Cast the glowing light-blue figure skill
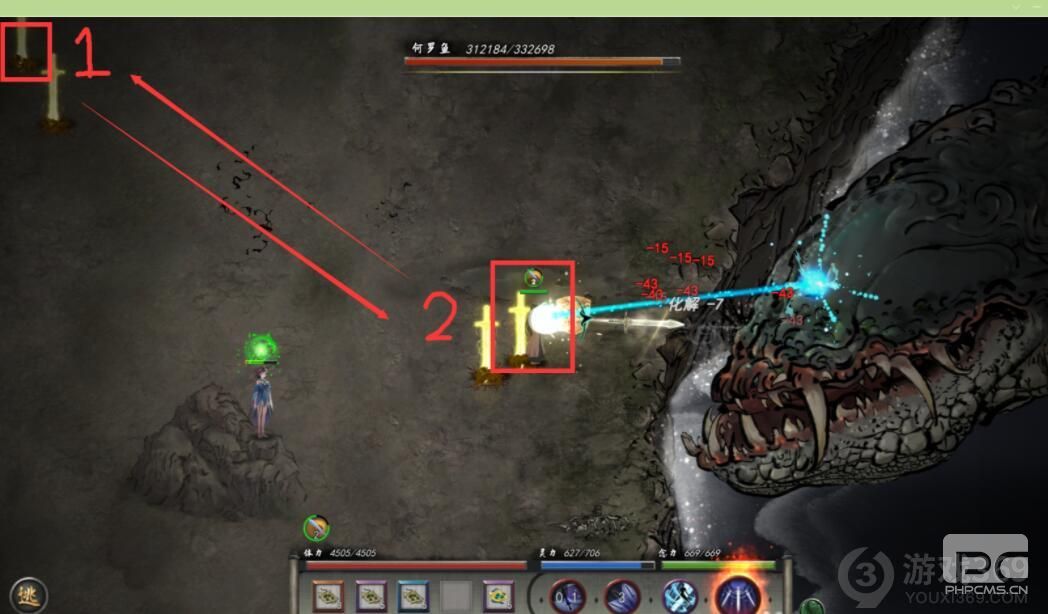Screen dimensions: 1048x614 [x=680, y=595]
